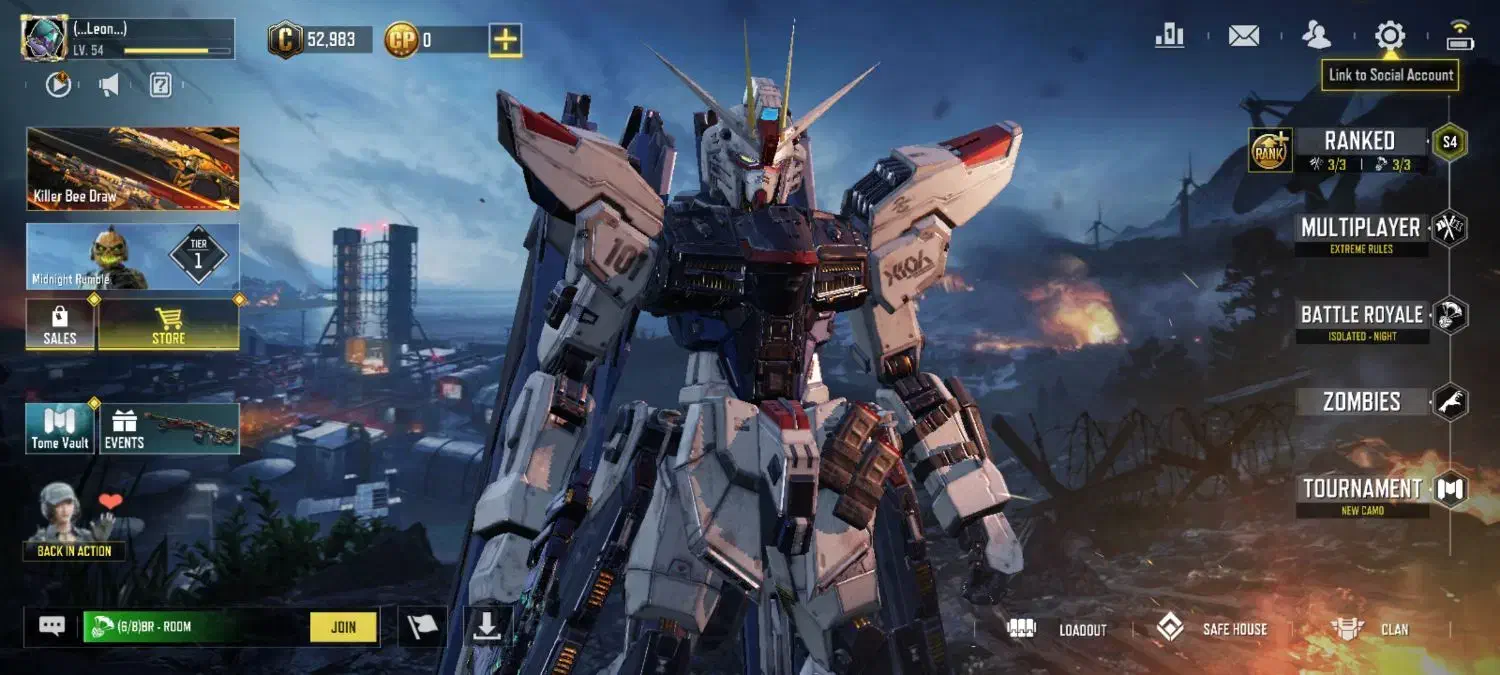Viewport: 1500px width, 675px height.
Task: Open the Midnight Rumble battle pass
Action: (133, 257)
